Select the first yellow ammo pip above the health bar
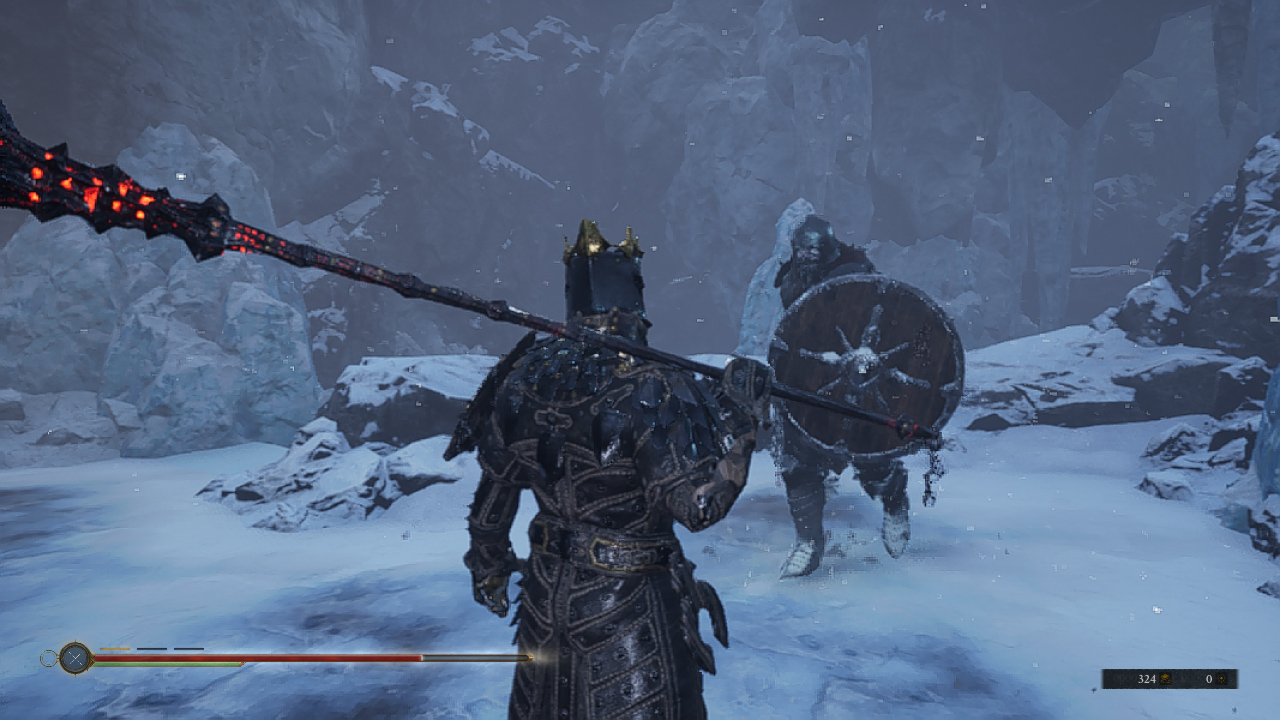 [113, 649]
